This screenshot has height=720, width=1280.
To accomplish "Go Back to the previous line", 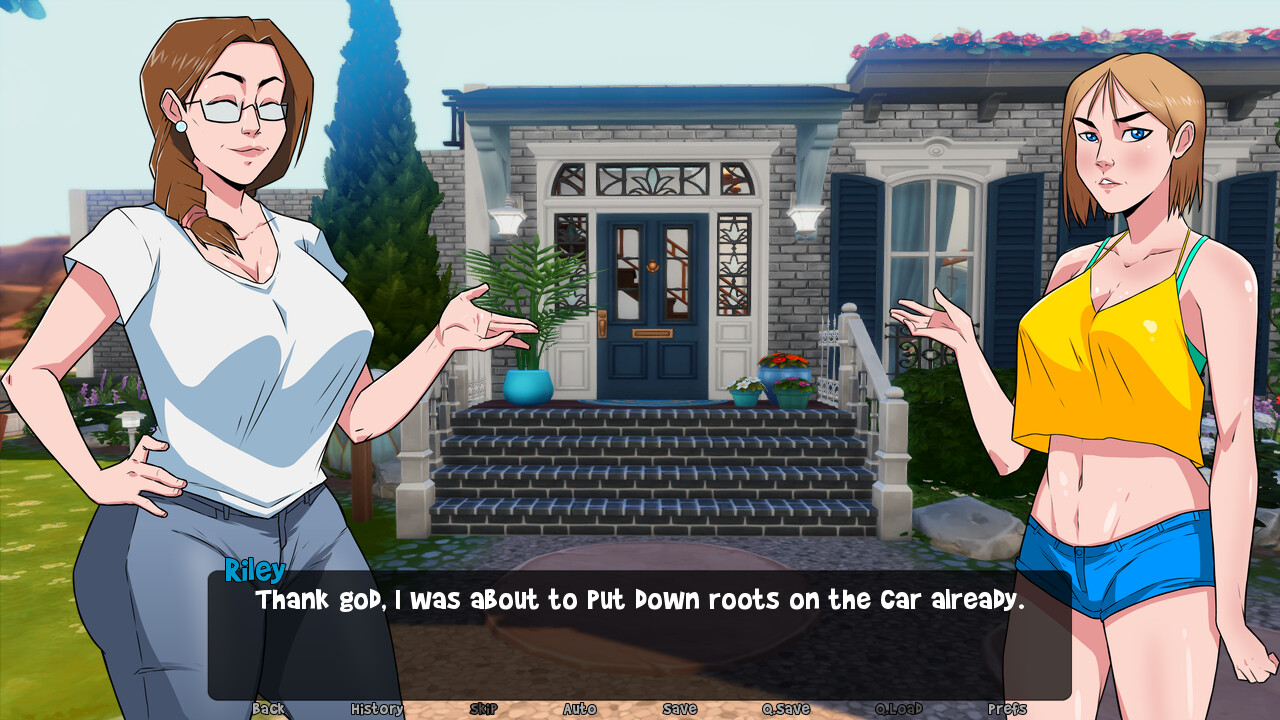I will pyautogui.click(x=268, y=709).
